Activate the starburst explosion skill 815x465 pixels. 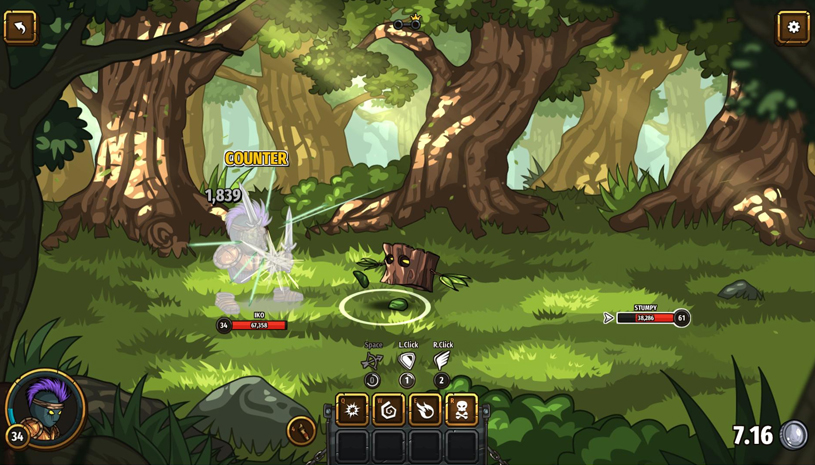pyautogui.click(x=352, y=410)
